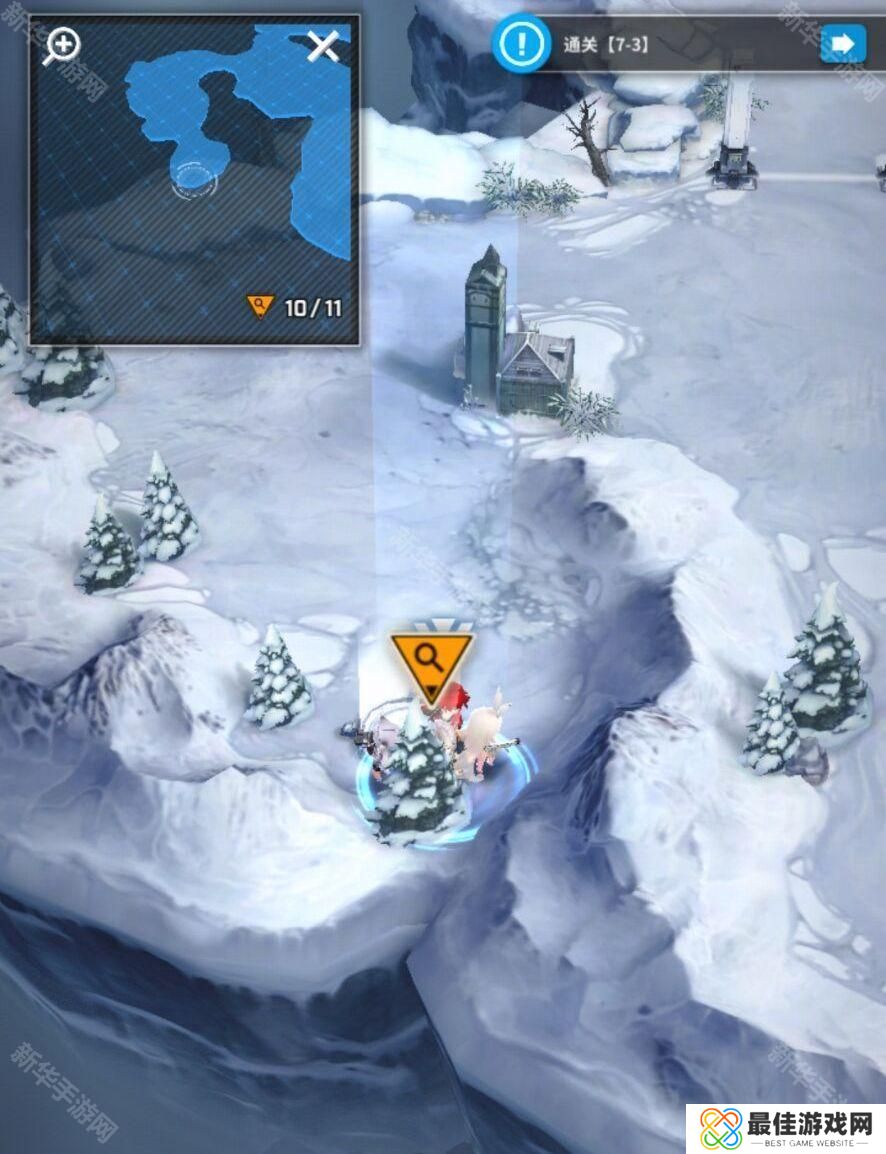Expand the 通关【7-3】 objective arrow
Viewport: 886px width, 1154px height.
point(842,44)
